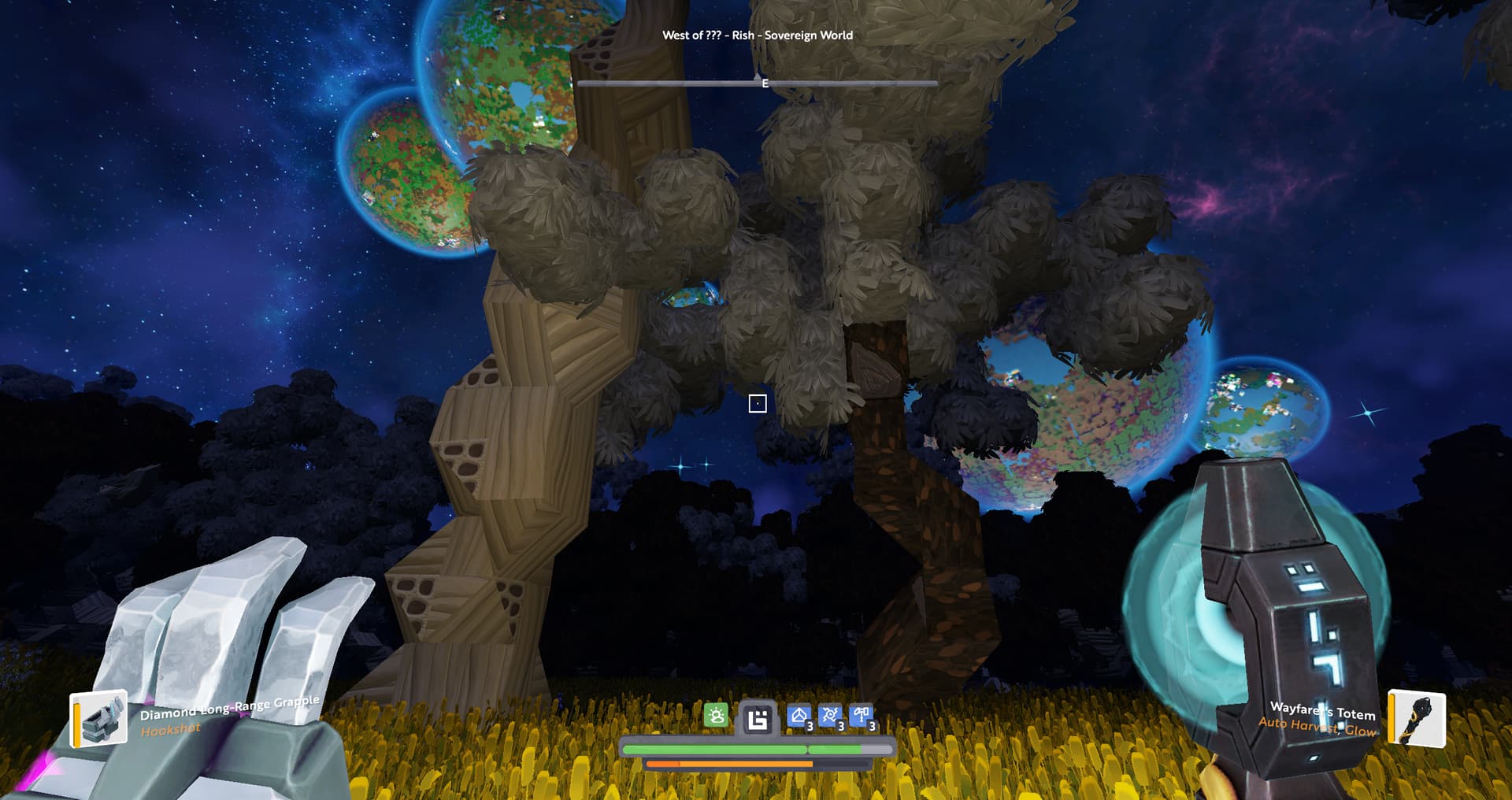Inspect the blue gem buff icon
Image resolution: width=1512 pixels, height=800 pixels.
coord(799,716)
